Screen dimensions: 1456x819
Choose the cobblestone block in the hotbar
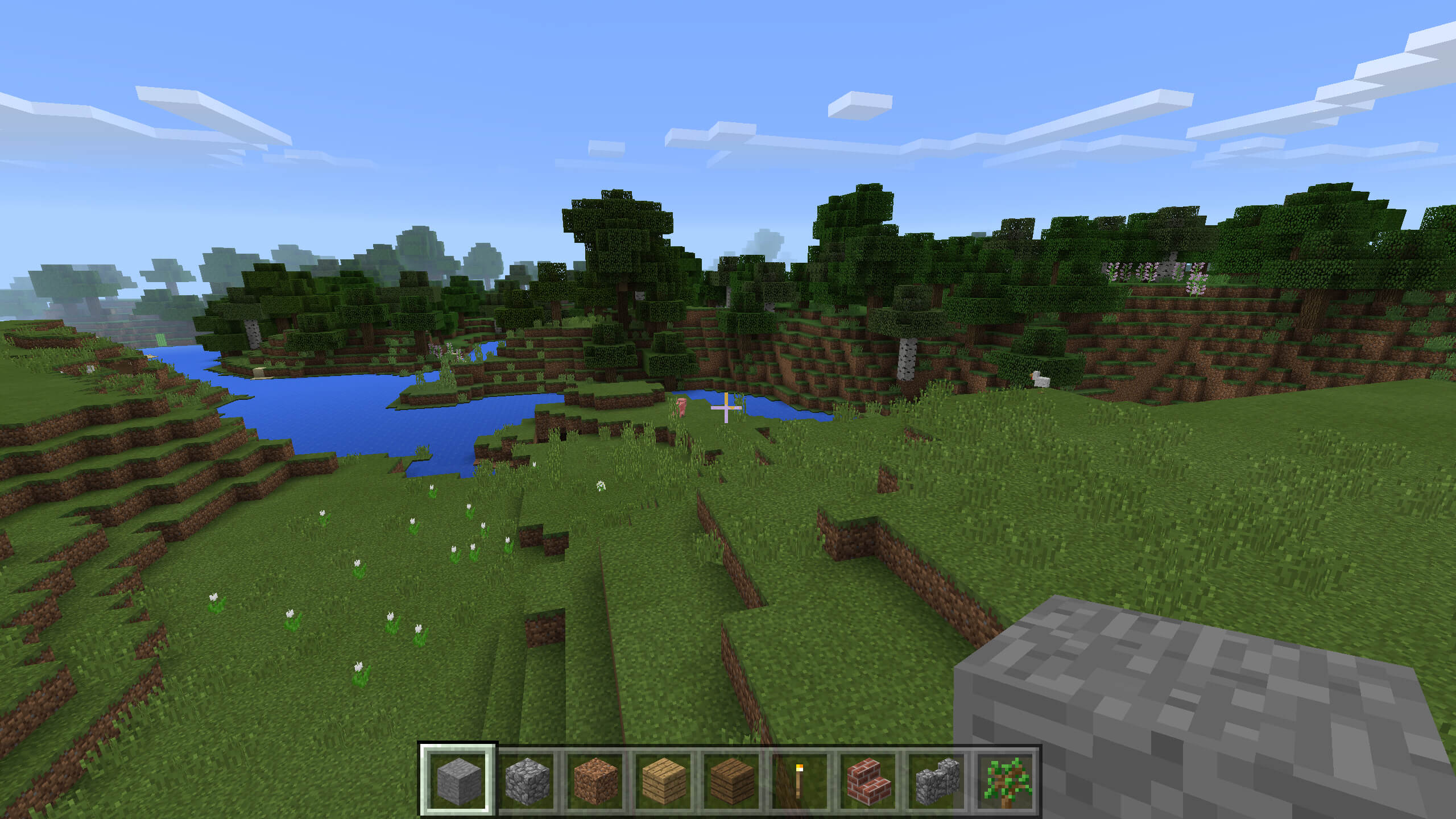(x=527, y=780)
